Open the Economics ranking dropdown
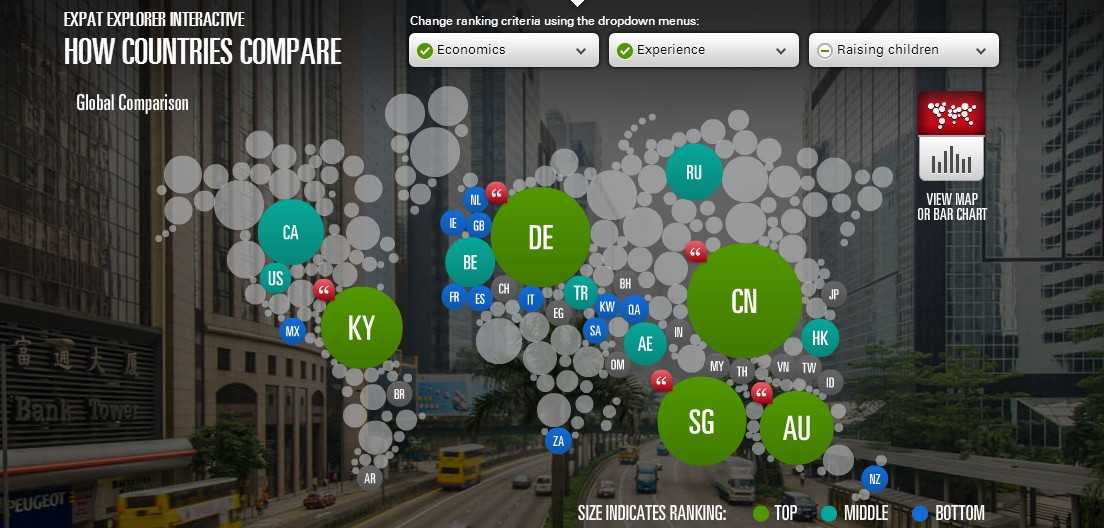 tap(503, 50)
